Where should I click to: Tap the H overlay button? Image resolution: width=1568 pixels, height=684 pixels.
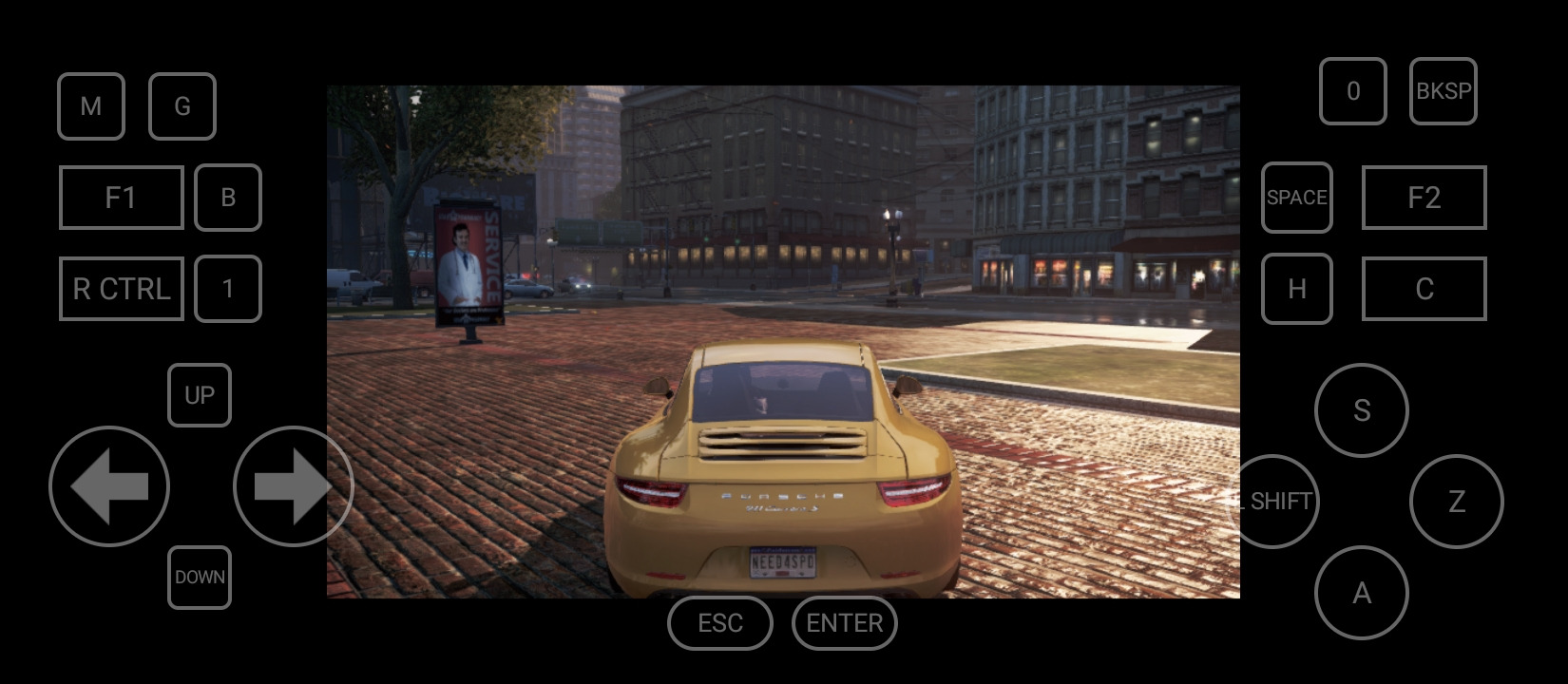click(x=1296, y=289)
